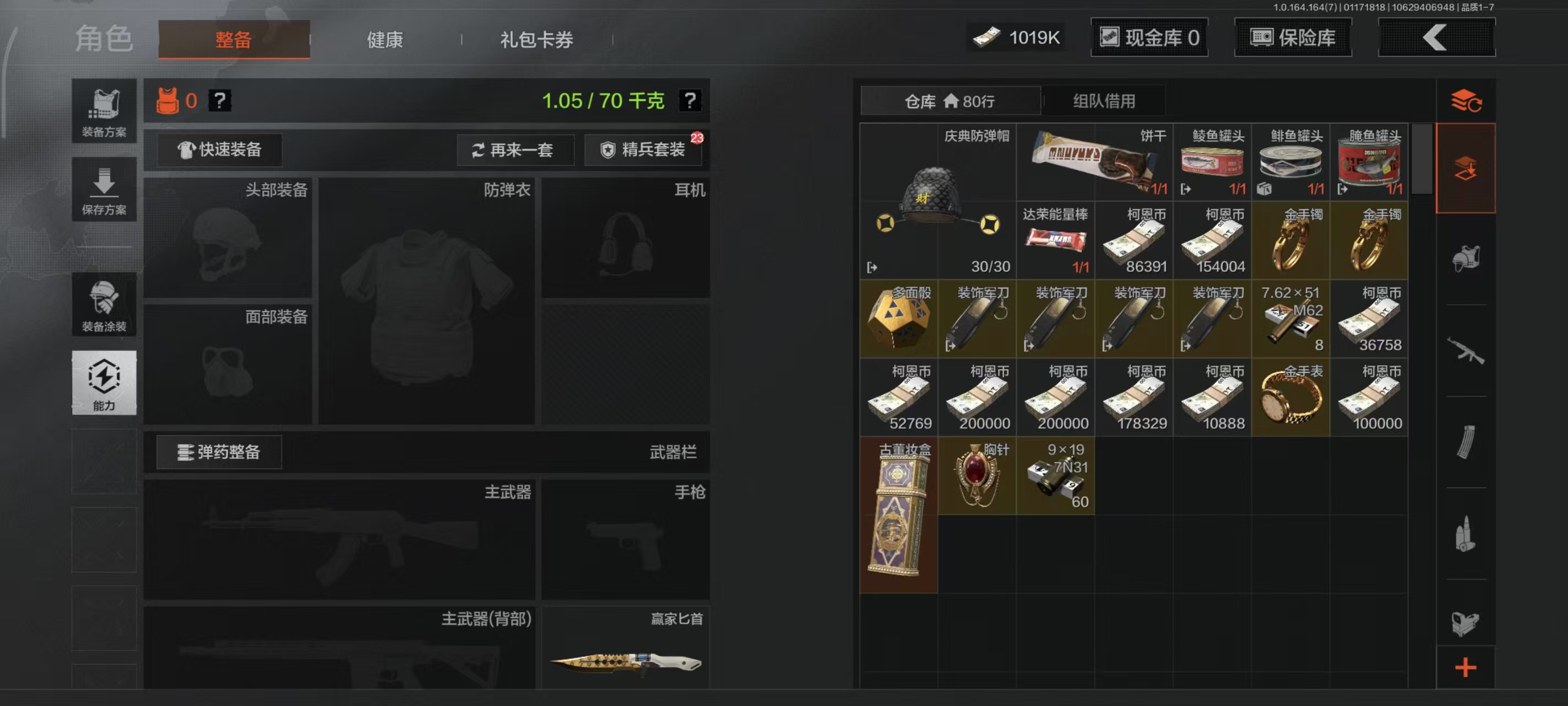The width and height of the screenshot is (1568, 706).
Task: Open the 装备涂装 equipment paint panel
Action: [x=104, y=304]
